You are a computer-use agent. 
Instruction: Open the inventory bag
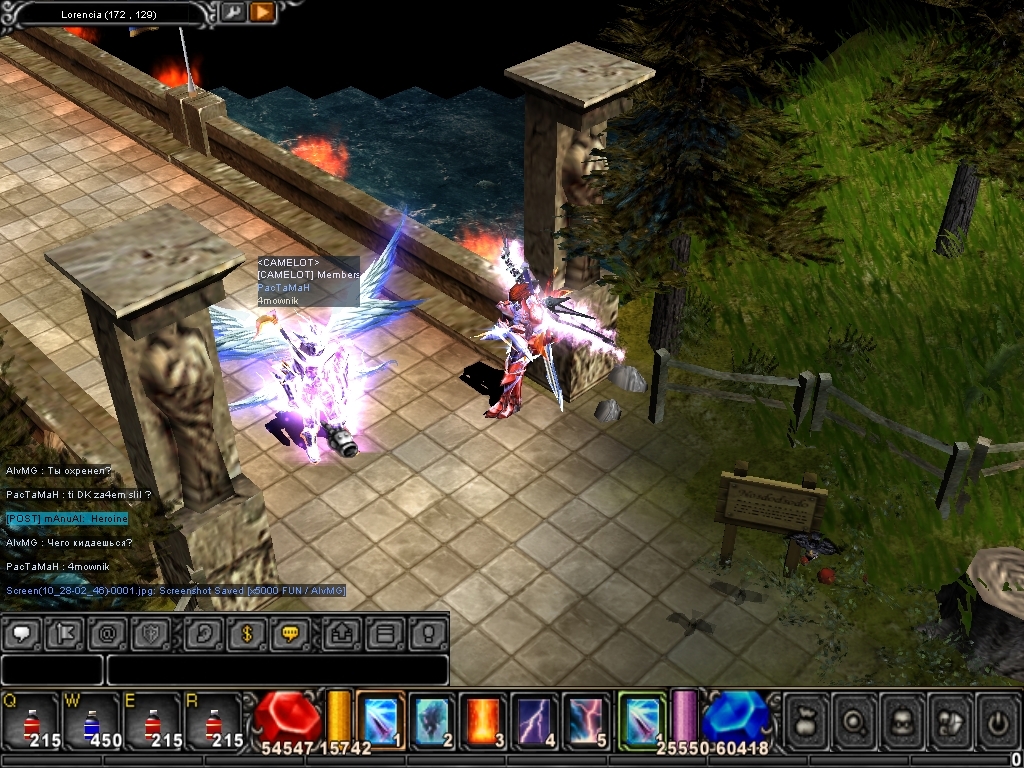(806, 721)
